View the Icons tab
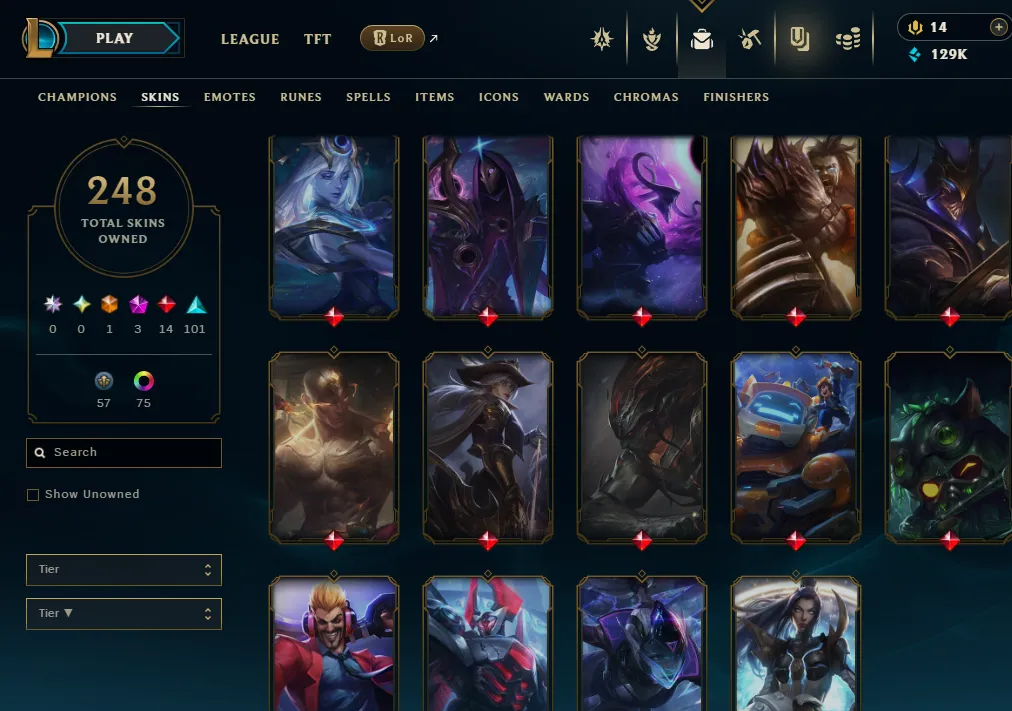Screen dimensions: 1012x711 498,97
